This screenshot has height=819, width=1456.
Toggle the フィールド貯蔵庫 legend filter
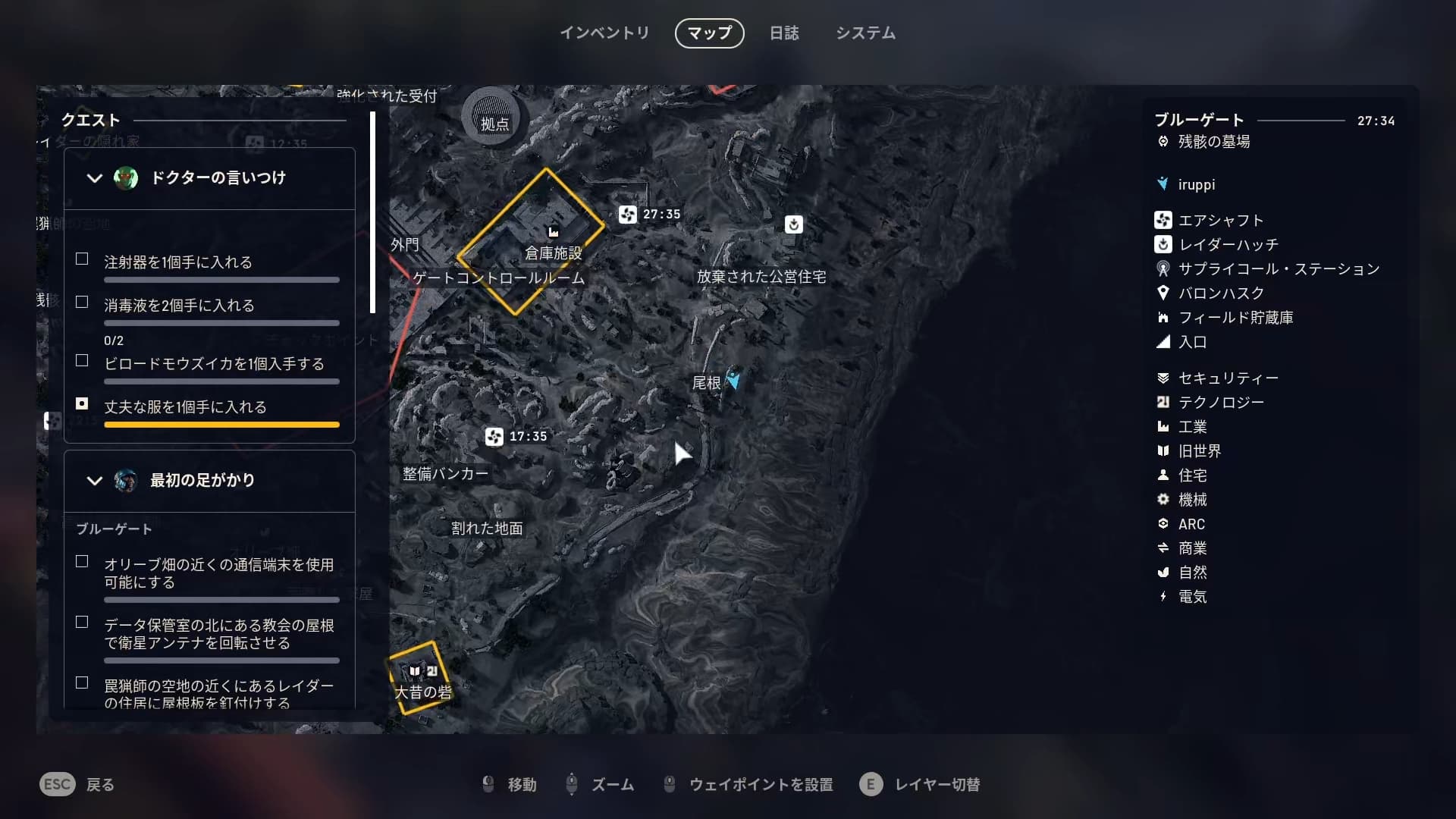coord(1235,318)
